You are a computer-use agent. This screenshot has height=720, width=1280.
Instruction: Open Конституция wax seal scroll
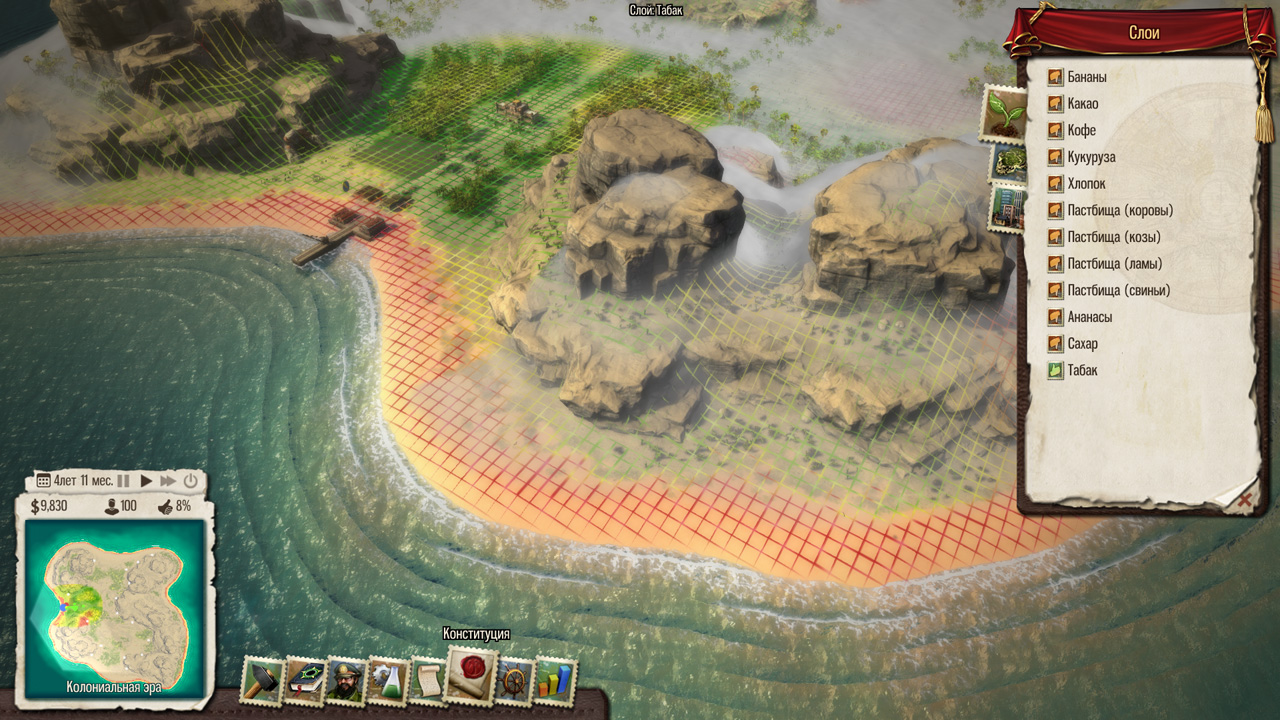point(471,676)
